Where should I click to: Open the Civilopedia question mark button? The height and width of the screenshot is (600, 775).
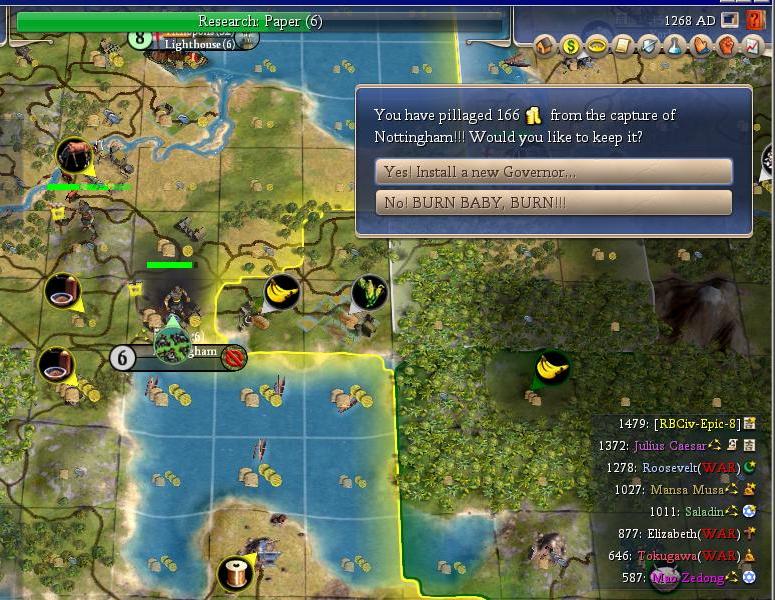[x=755, y=20]
